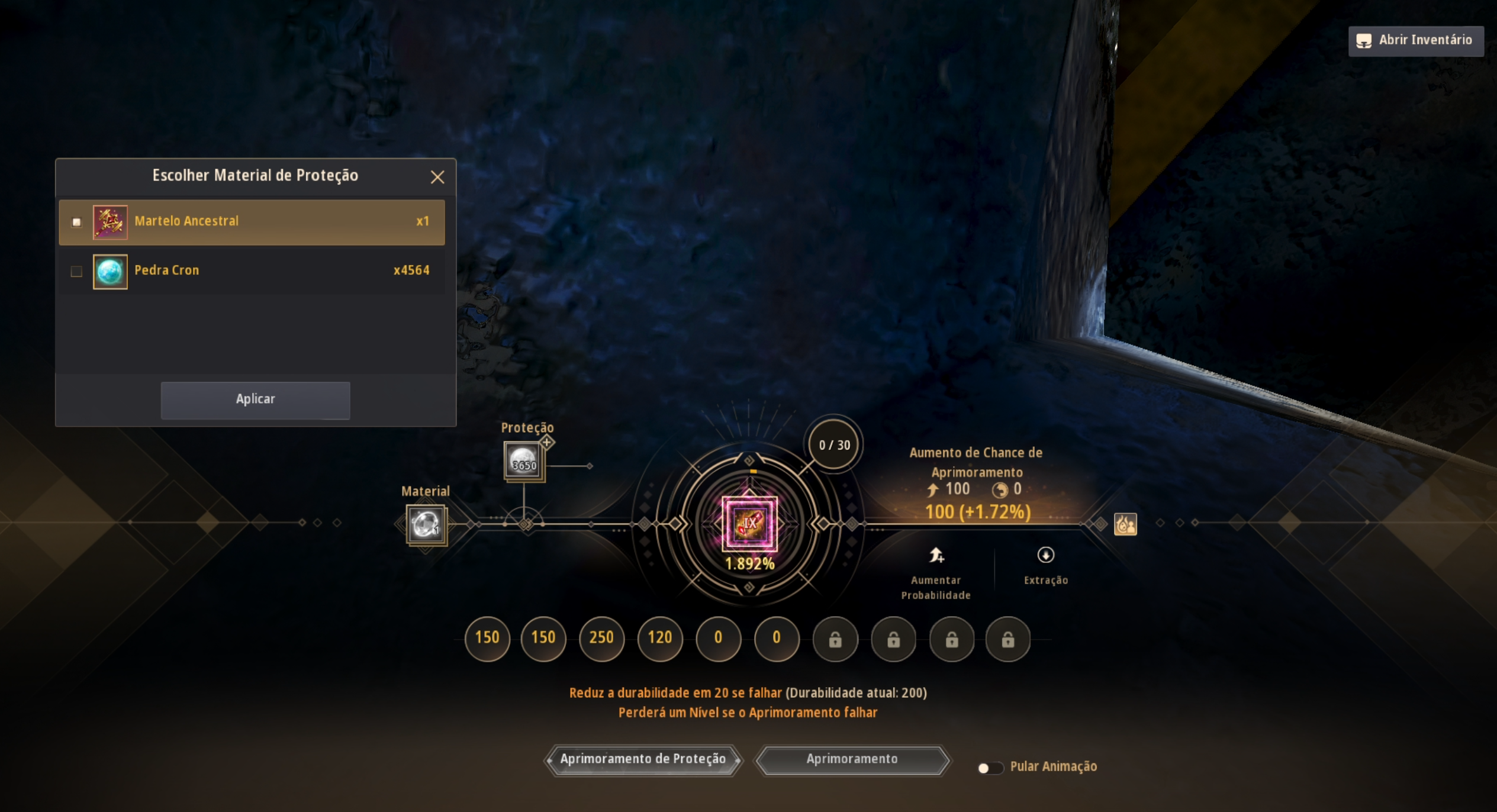Tick the Pedra Cron checkbox
Image resolution: width=1497 pixels, height=812 pixels.
(76, 271)
